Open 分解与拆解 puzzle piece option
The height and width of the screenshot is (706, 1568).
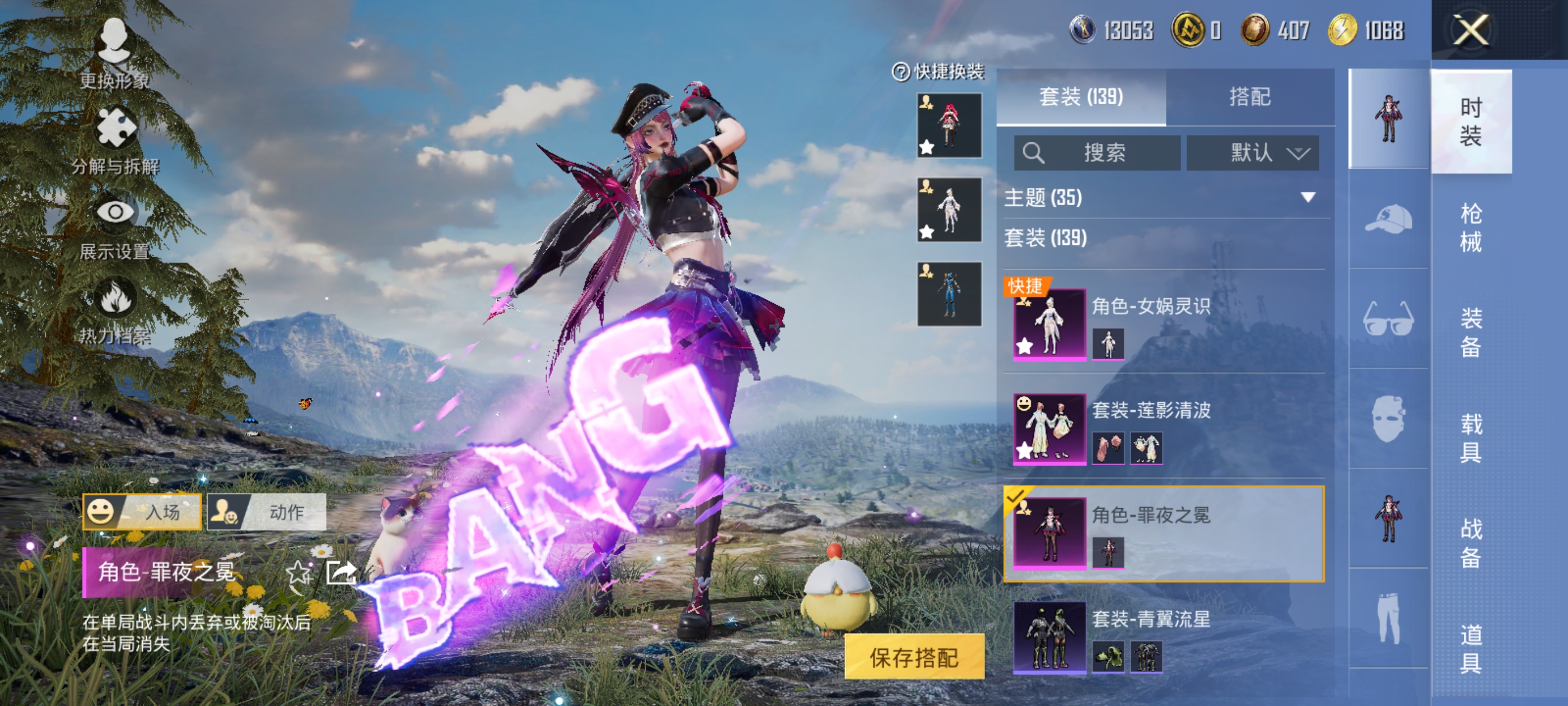coord(115,141)
